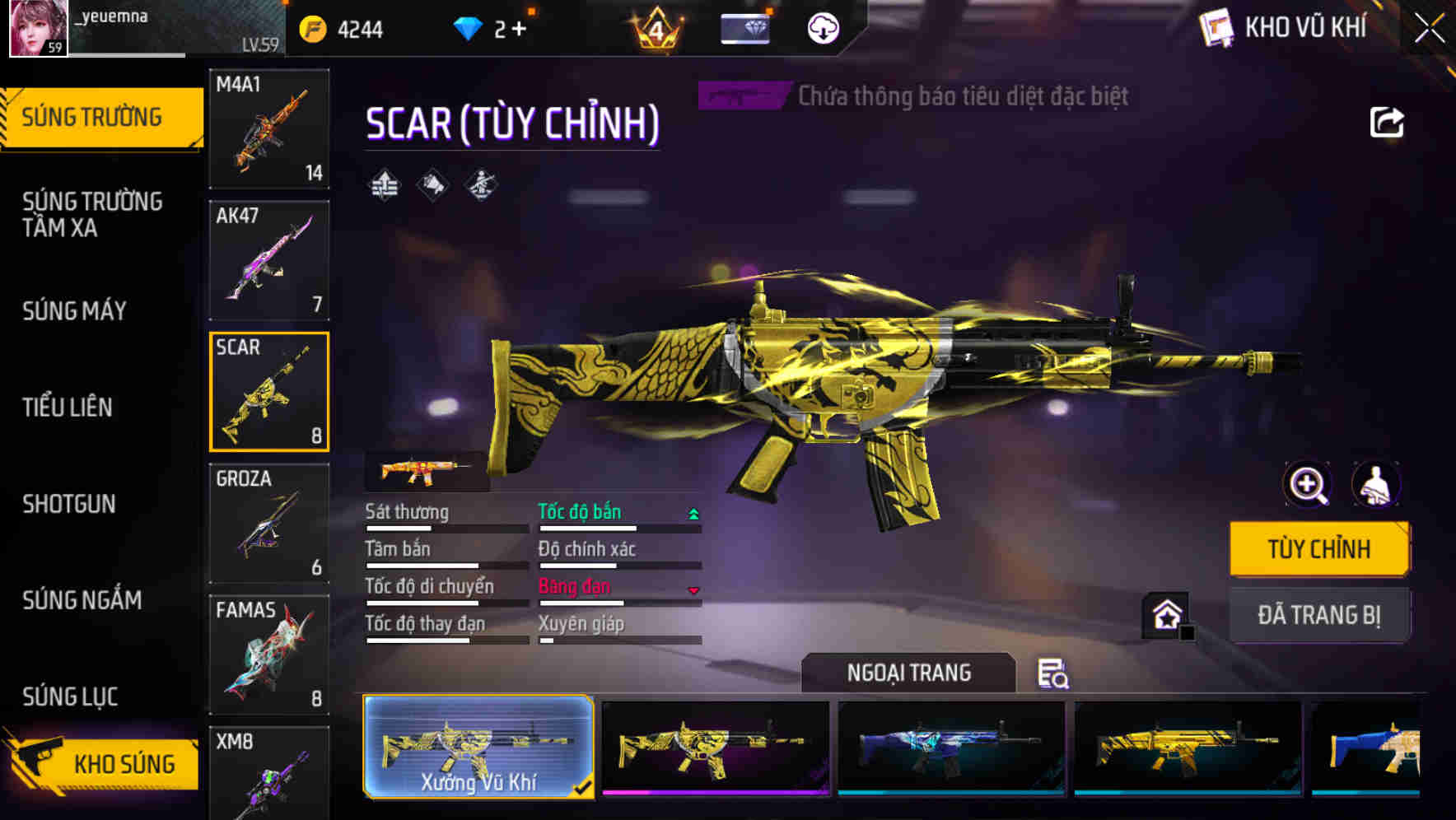Expand the Súng Trường Tầm Xa category

click(x=93, y=215)
